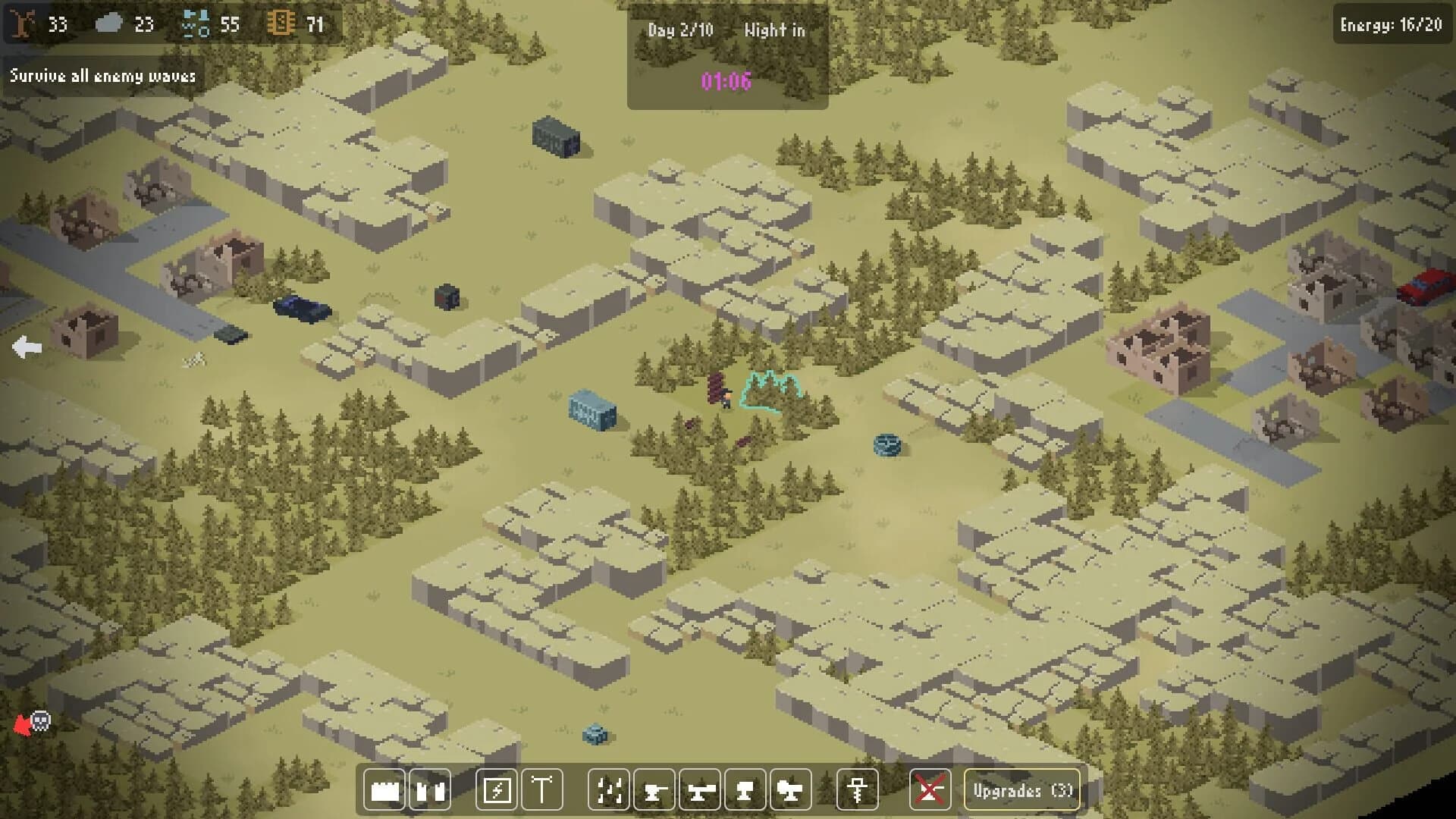1456x819 pixels.
Task: Toggle the demolish mode with red X
Action: [x=931, y=790]
